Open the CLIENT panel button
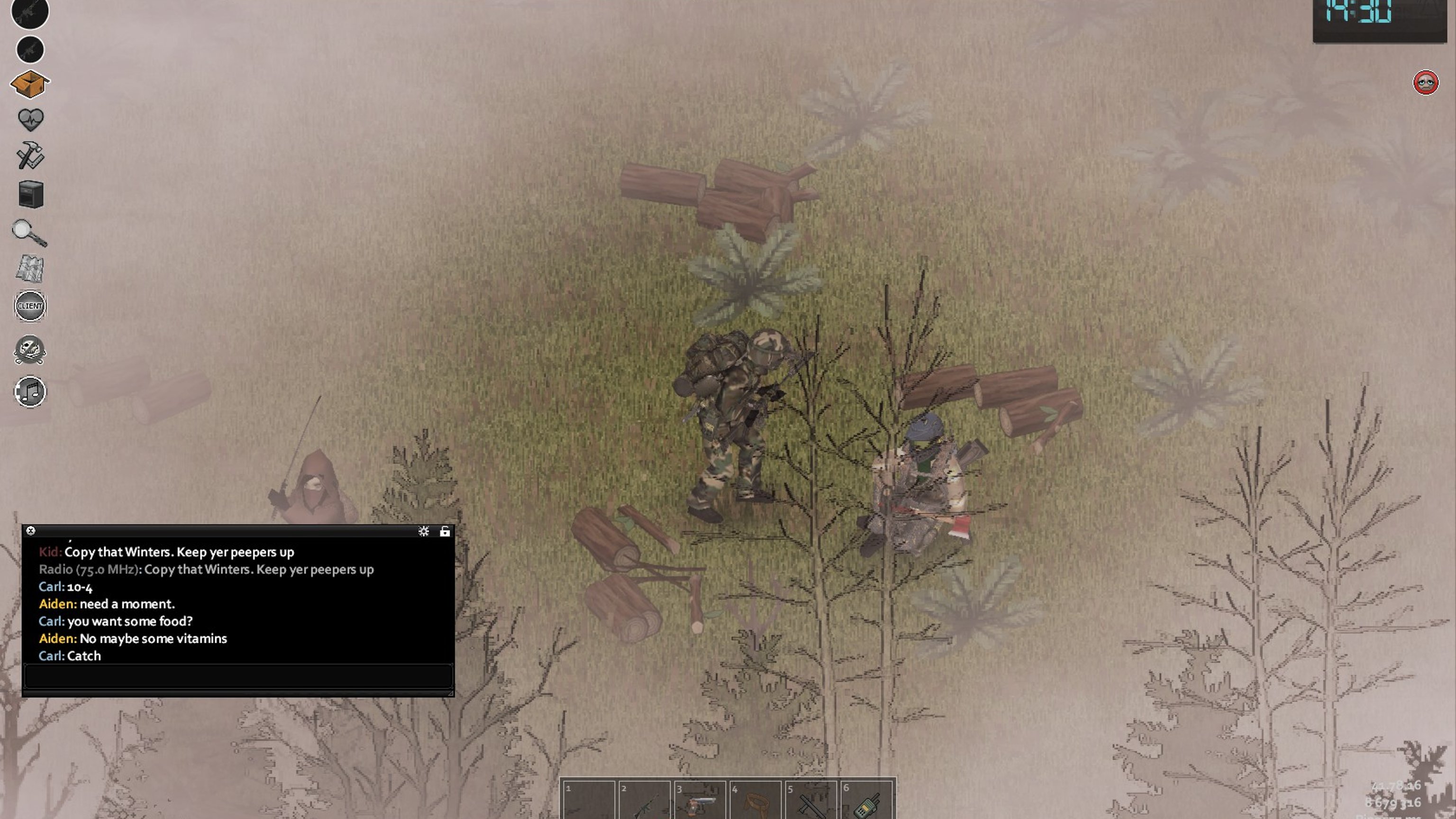Image resolution: width=1456 pixels, height=819 pixels. [30, 306]
